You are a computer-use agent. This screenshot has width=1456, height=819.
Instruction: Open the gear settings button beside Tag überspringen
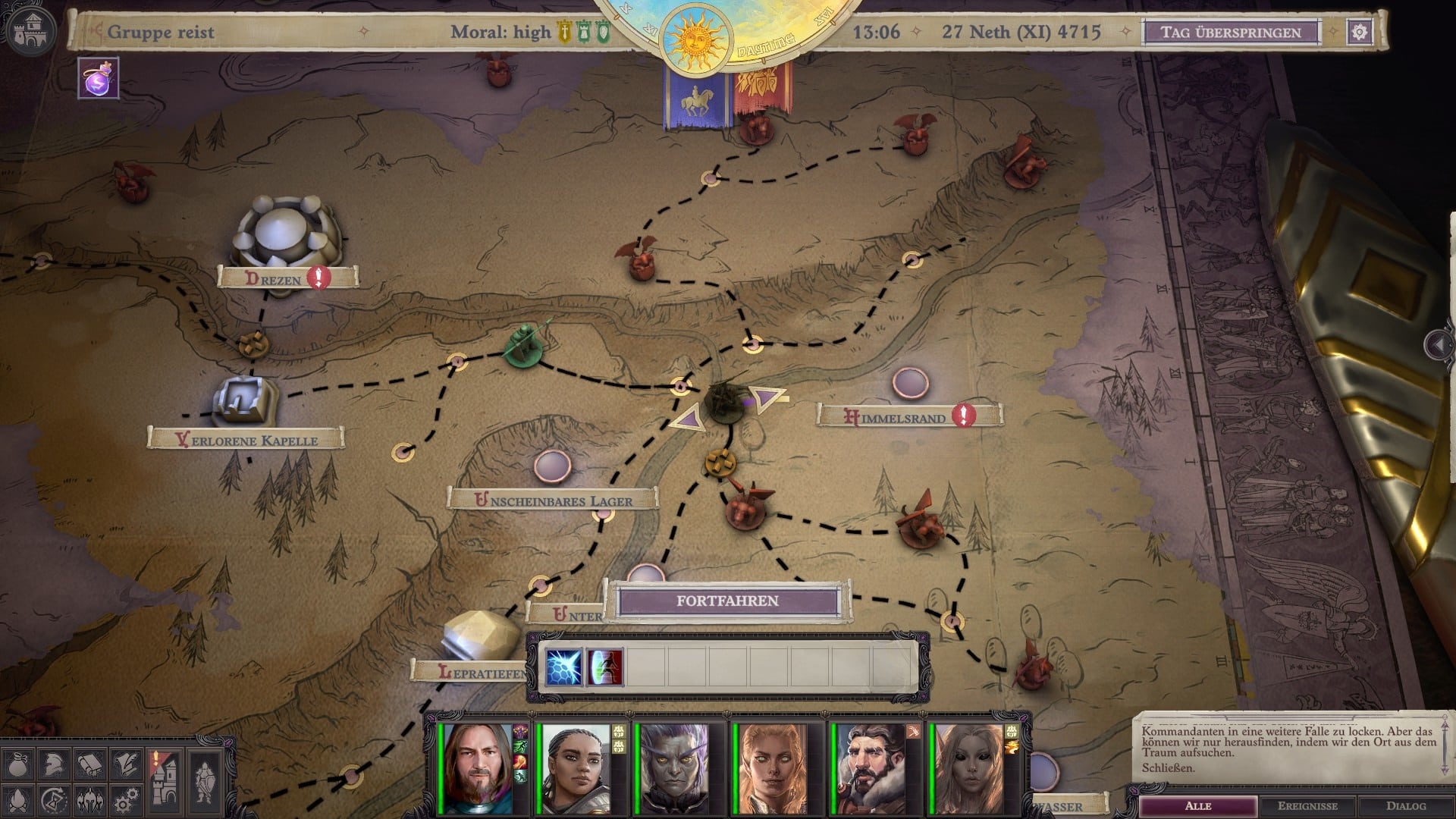(x=1360, y=32)
